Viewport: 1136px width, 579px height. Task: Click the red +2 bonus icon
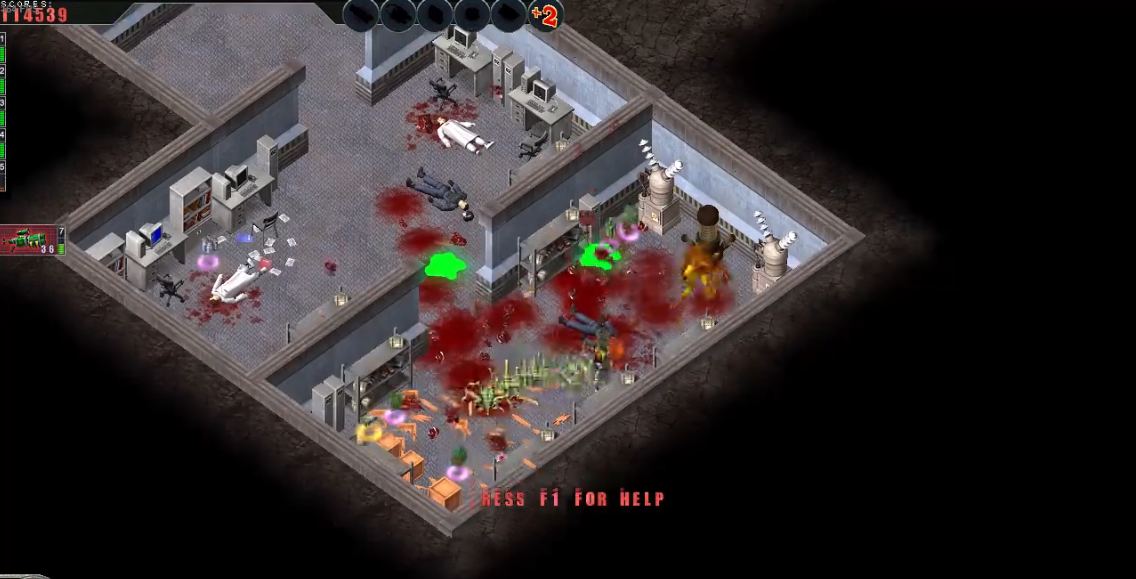pos(545,15)
